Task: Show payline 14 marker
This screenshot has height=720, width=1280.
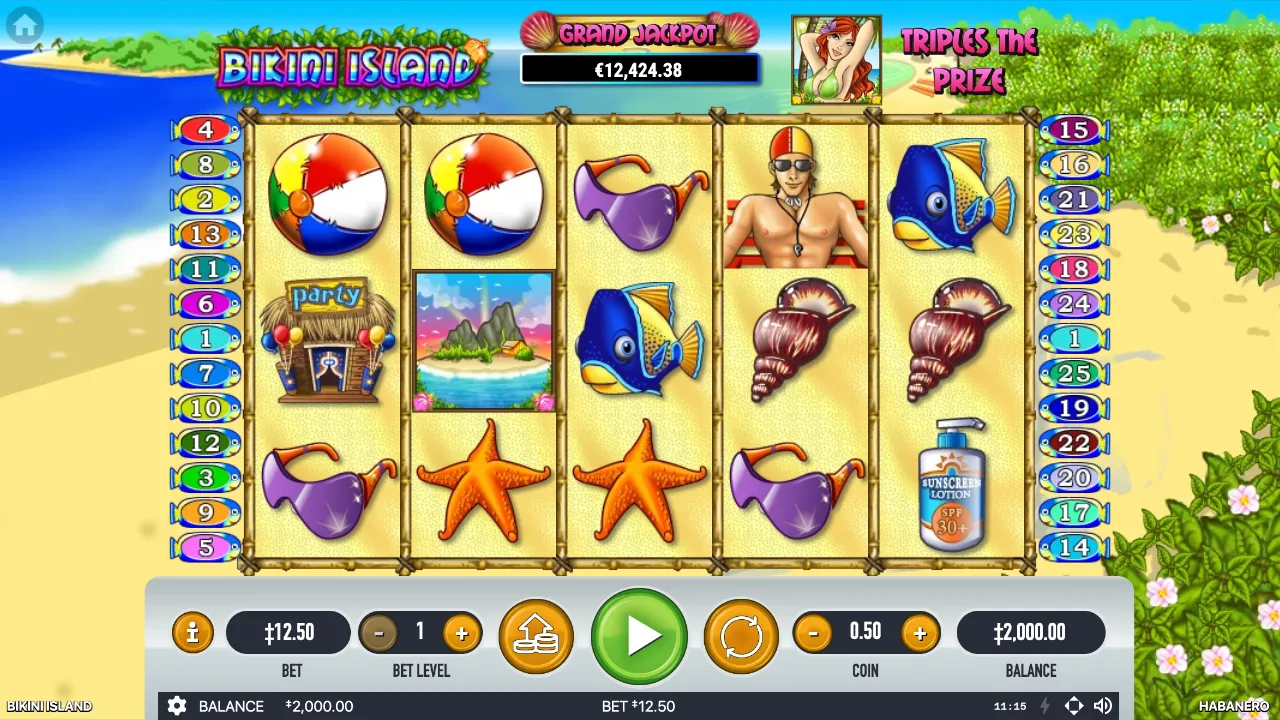Action: click(1073, 548)
